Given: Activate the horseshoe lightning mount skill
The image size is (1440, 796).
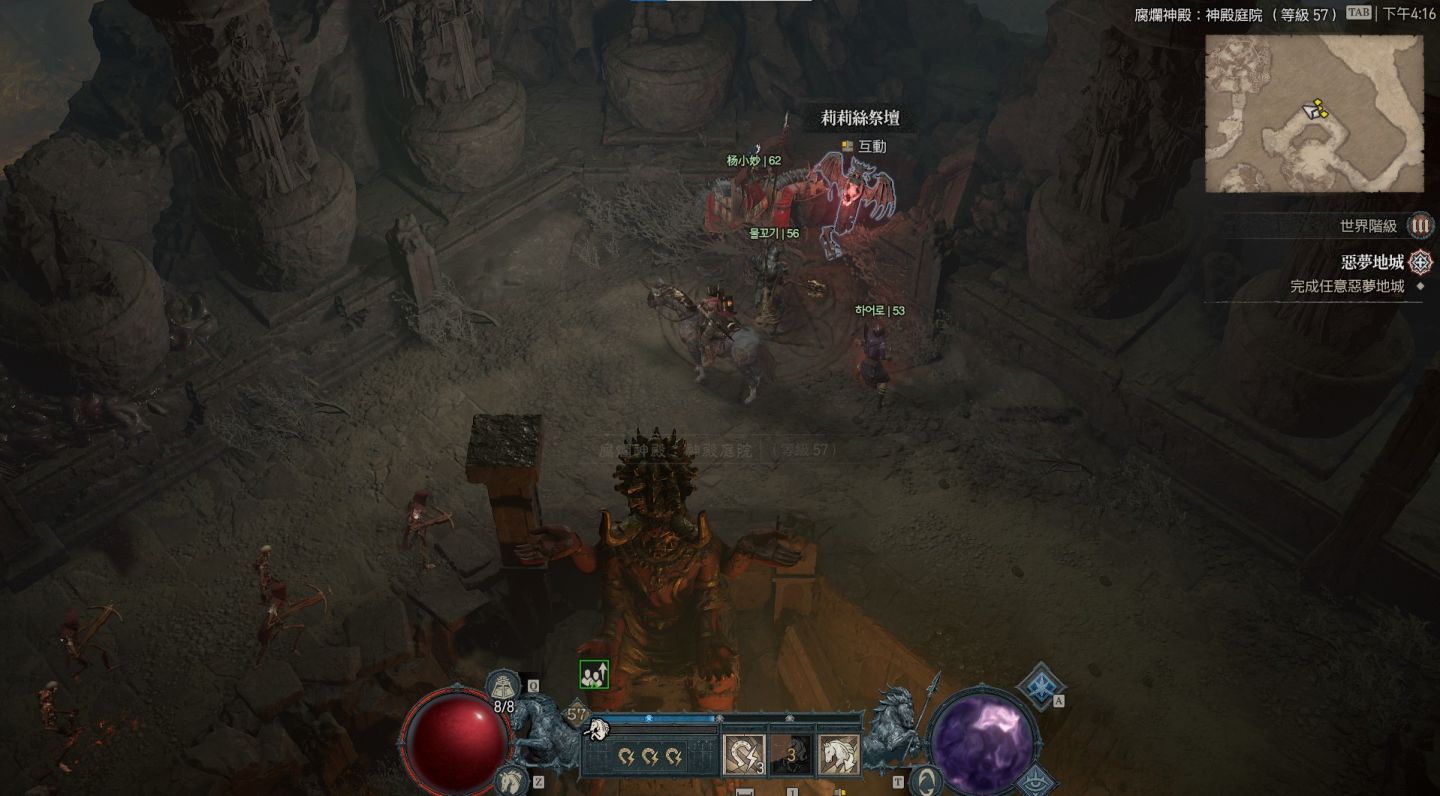Looking at the screenshot, I should [744, 755].
